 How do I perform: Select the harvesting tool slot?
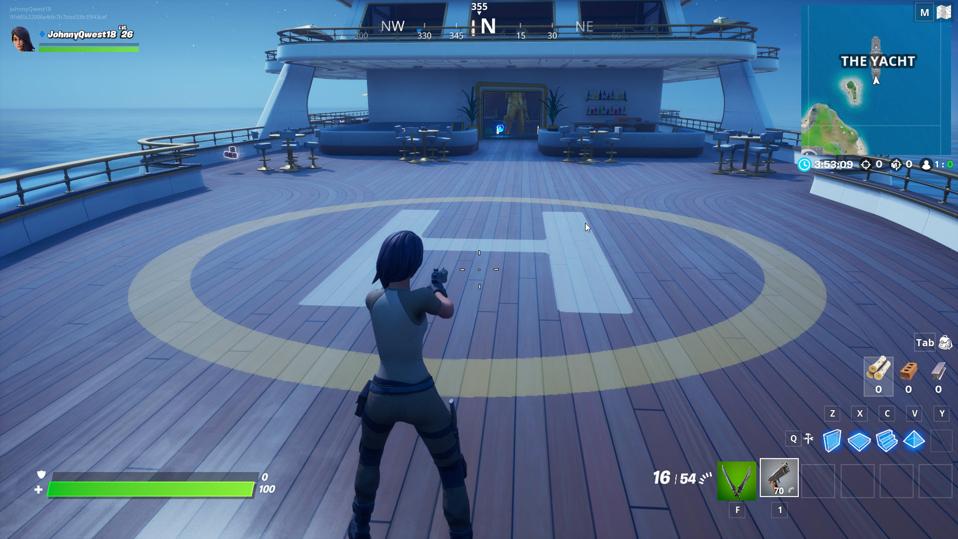pyautogui.click(x=736, y=481)
